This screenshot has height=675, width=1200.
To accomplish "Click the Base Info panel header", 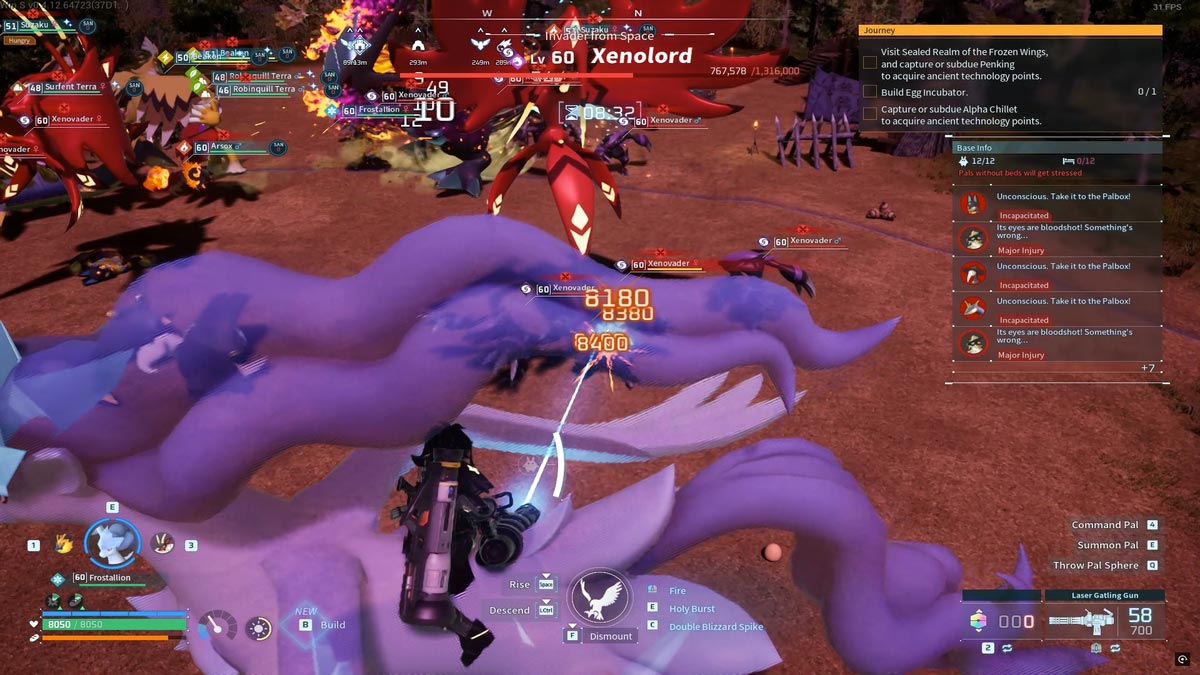I will 1057,147.
